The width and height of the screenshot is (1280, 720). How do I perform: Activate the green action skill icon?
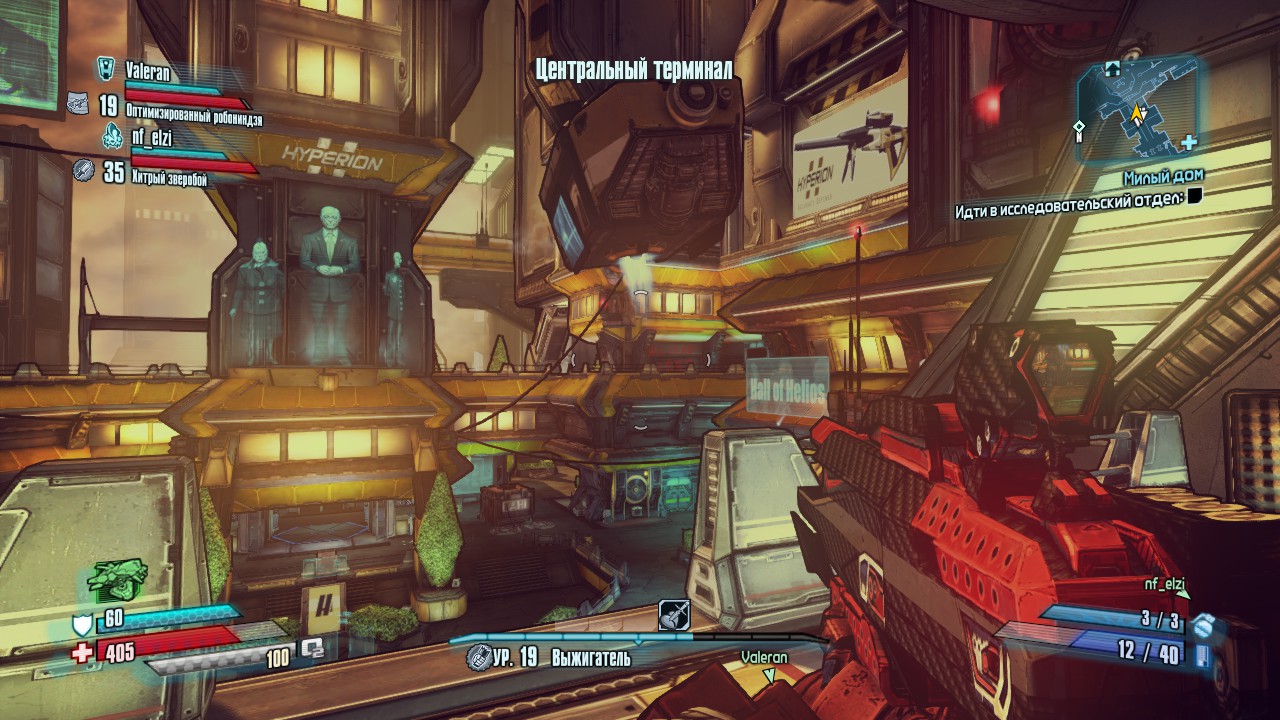click(117, 577)
